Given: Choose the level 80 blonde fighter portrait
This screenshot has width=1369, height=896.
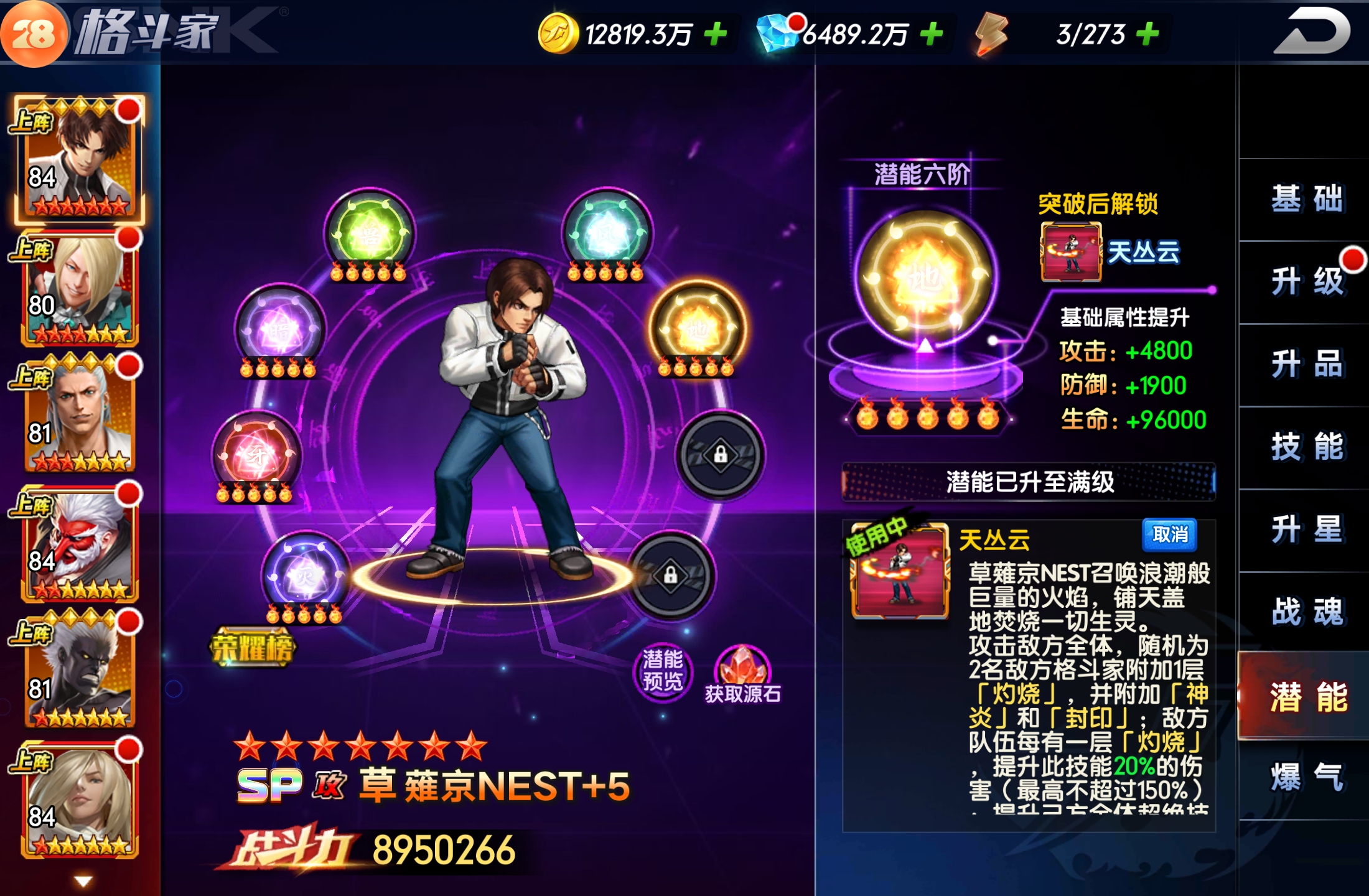Looking at the screenshot, I should pyautogui.click(x=79, y=289).
